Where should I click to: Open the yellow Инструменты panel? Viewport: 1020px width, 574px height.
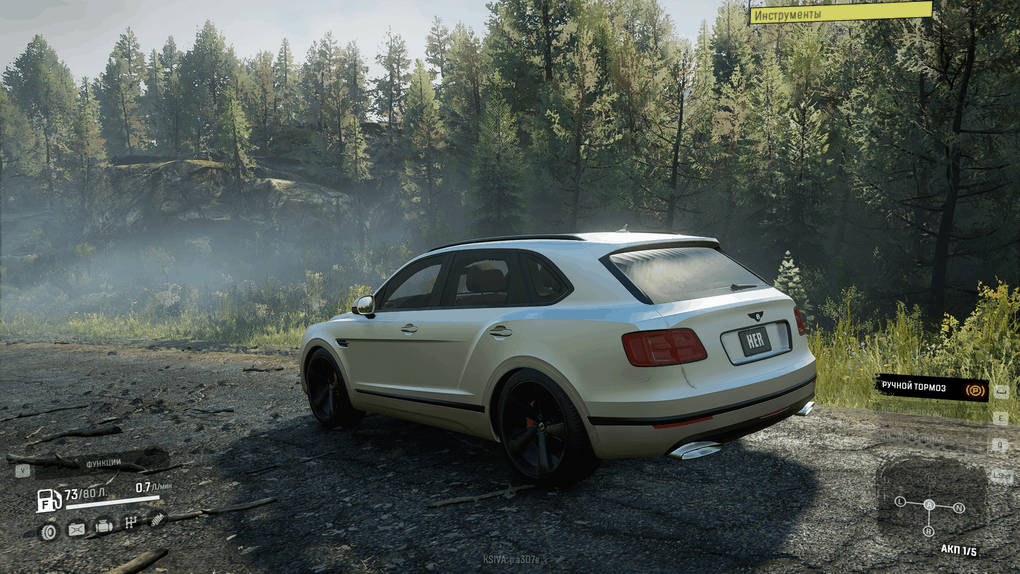click(840, 13)
